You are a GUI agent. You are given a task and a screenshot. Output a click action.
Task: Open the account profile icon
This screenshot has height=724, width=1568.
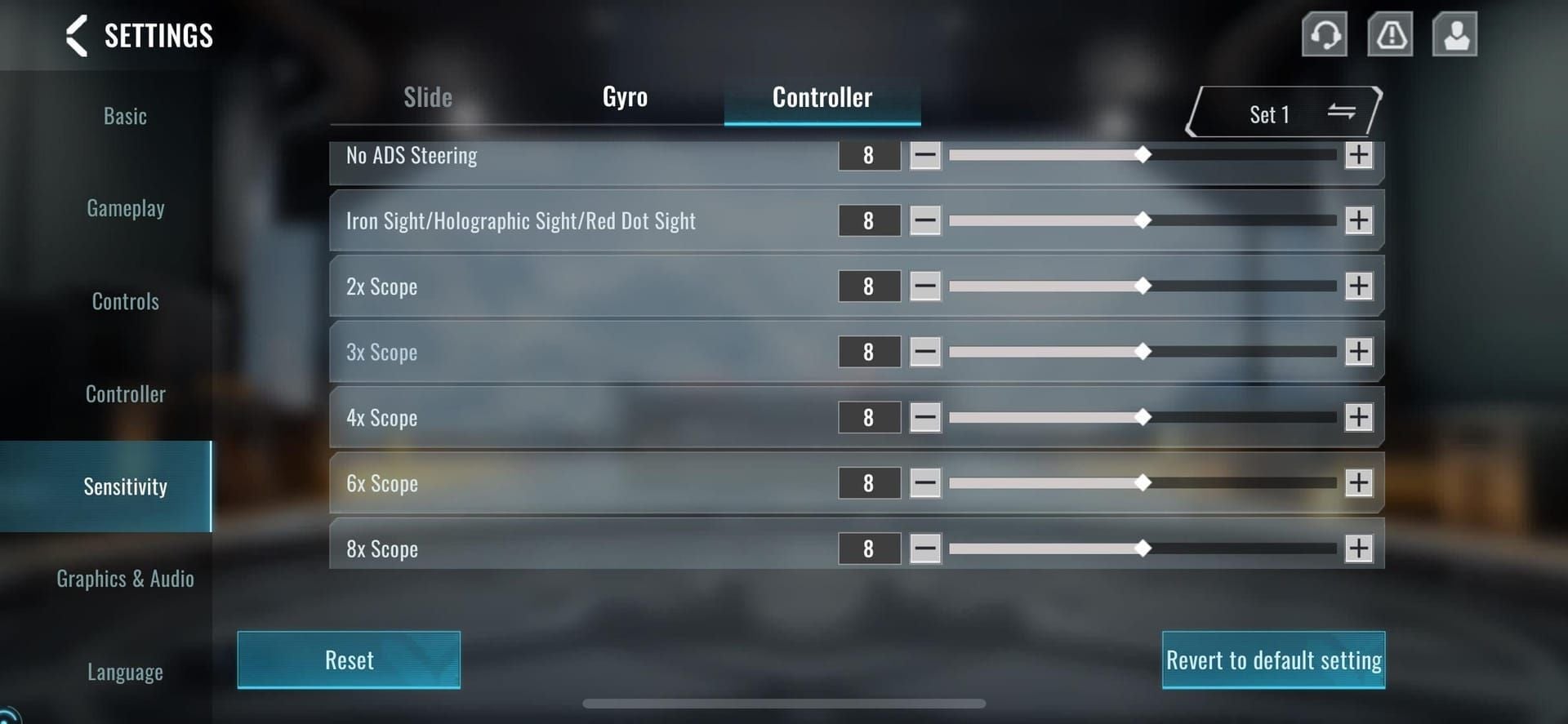pyautogui.click(x=1454, y=35)
